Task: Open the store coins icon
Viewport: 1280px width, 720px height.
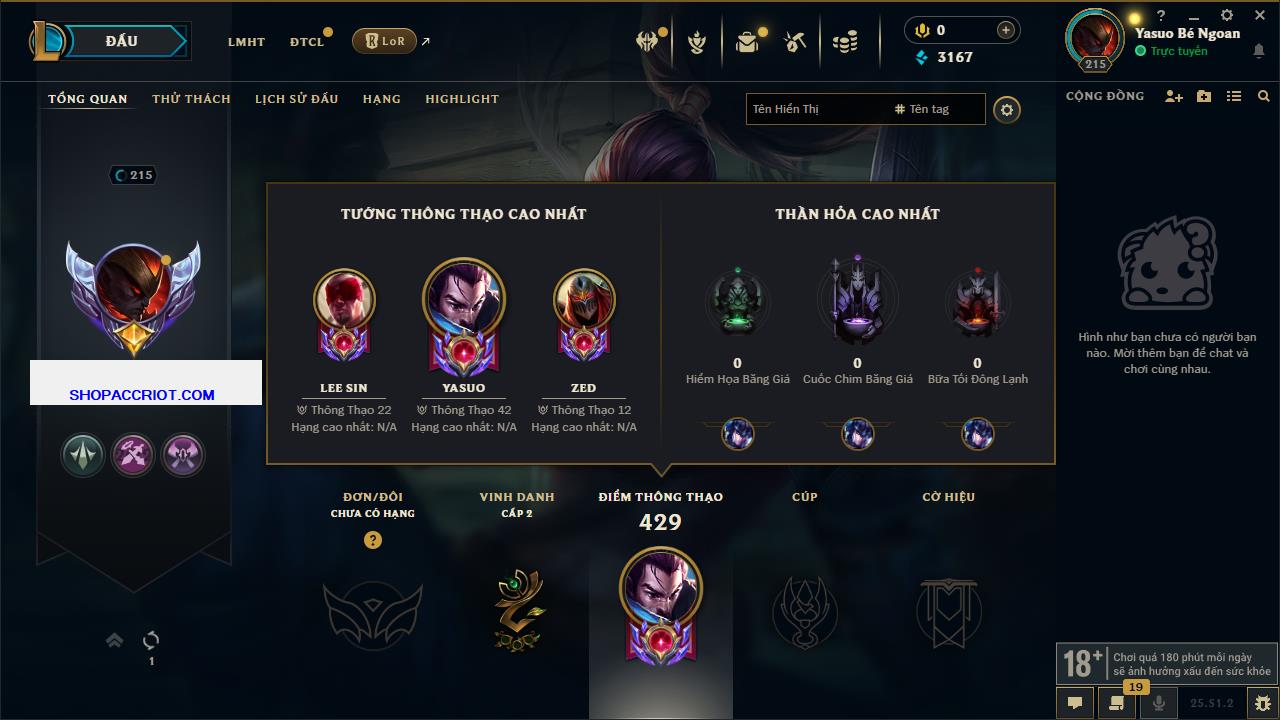Action: 845,42
